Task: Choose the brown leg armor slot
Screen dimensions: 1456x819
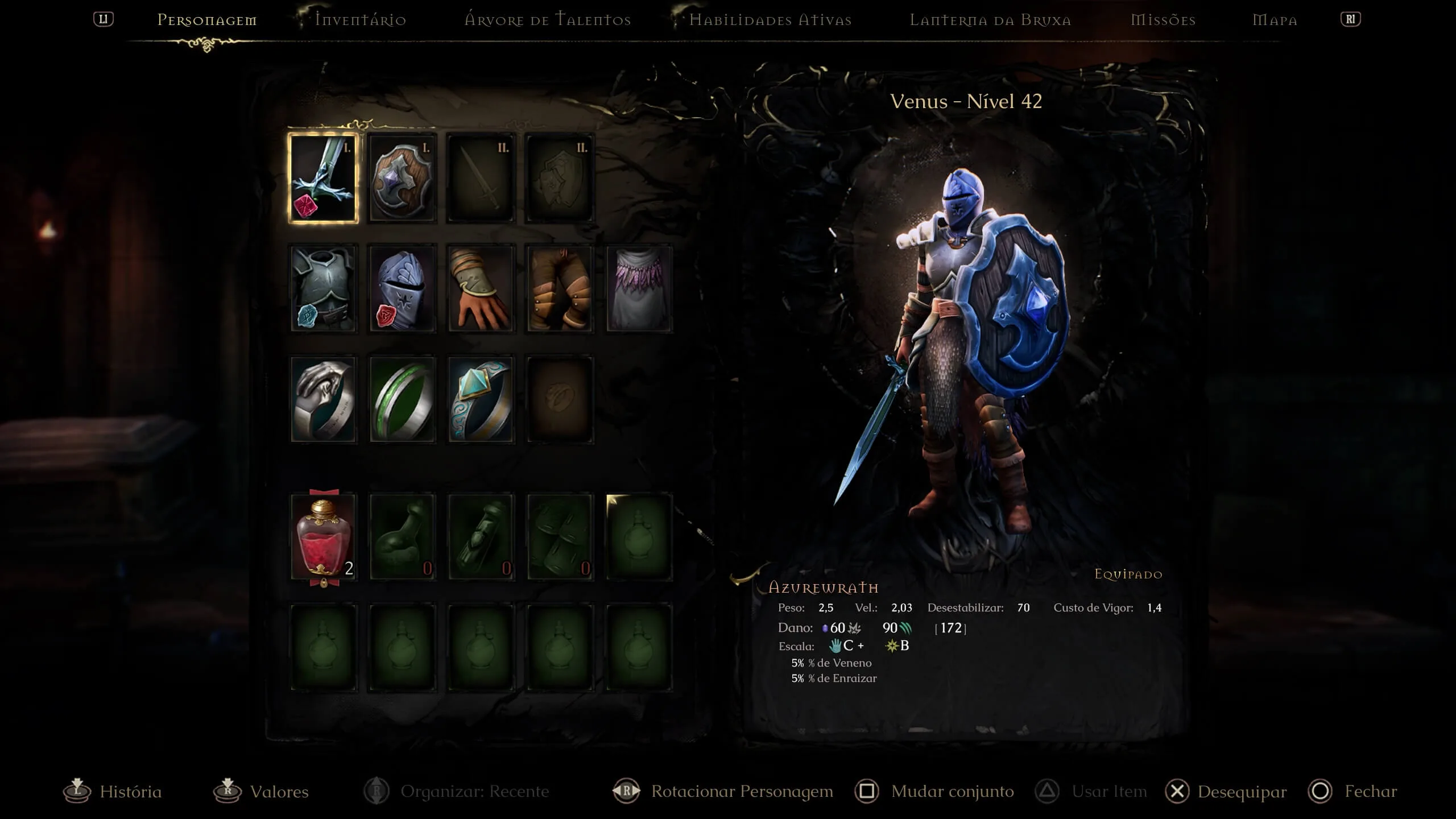Action: pyautogui.click(x=560, y=288)
